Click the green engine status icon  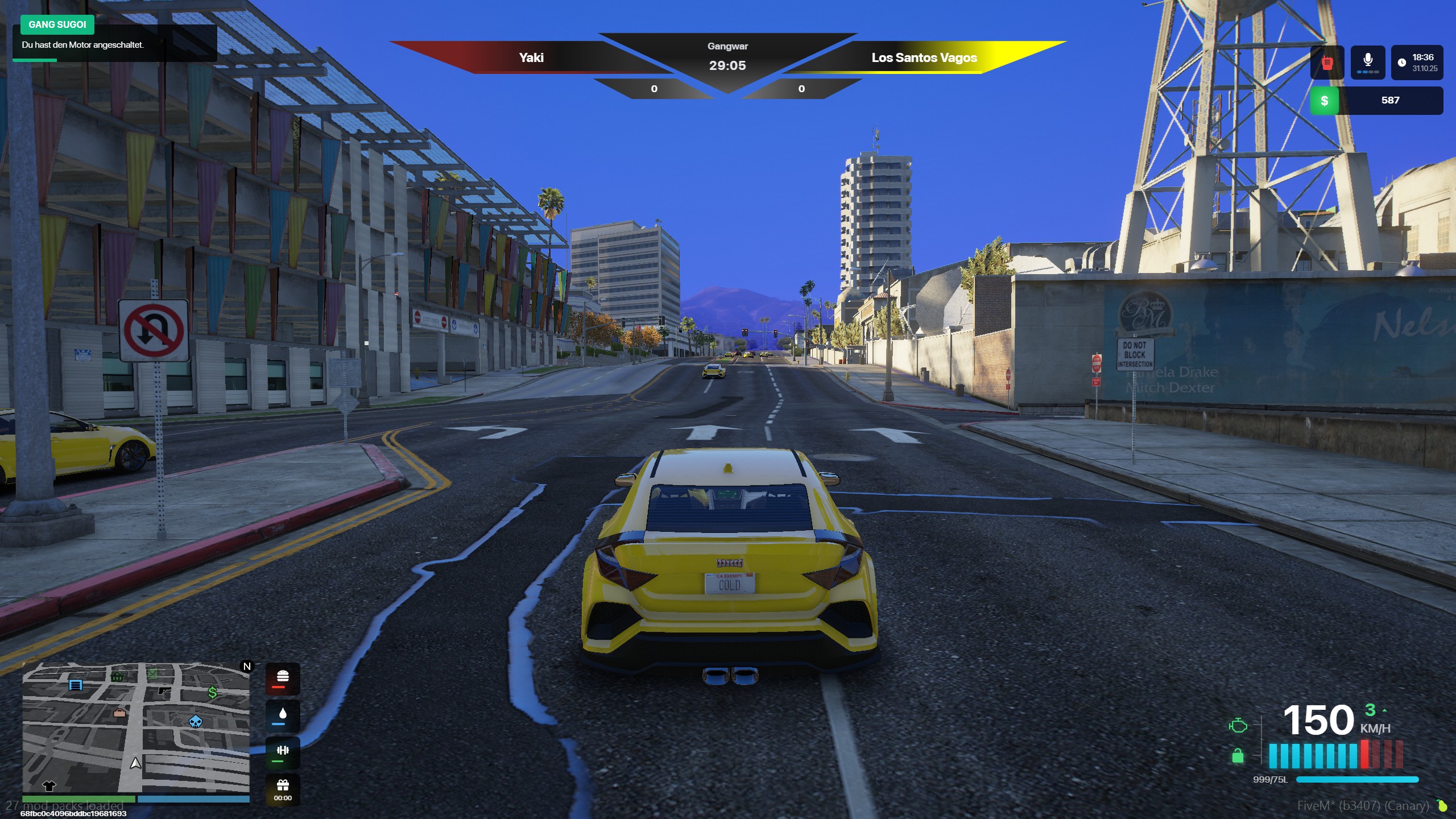(1238, 725)
